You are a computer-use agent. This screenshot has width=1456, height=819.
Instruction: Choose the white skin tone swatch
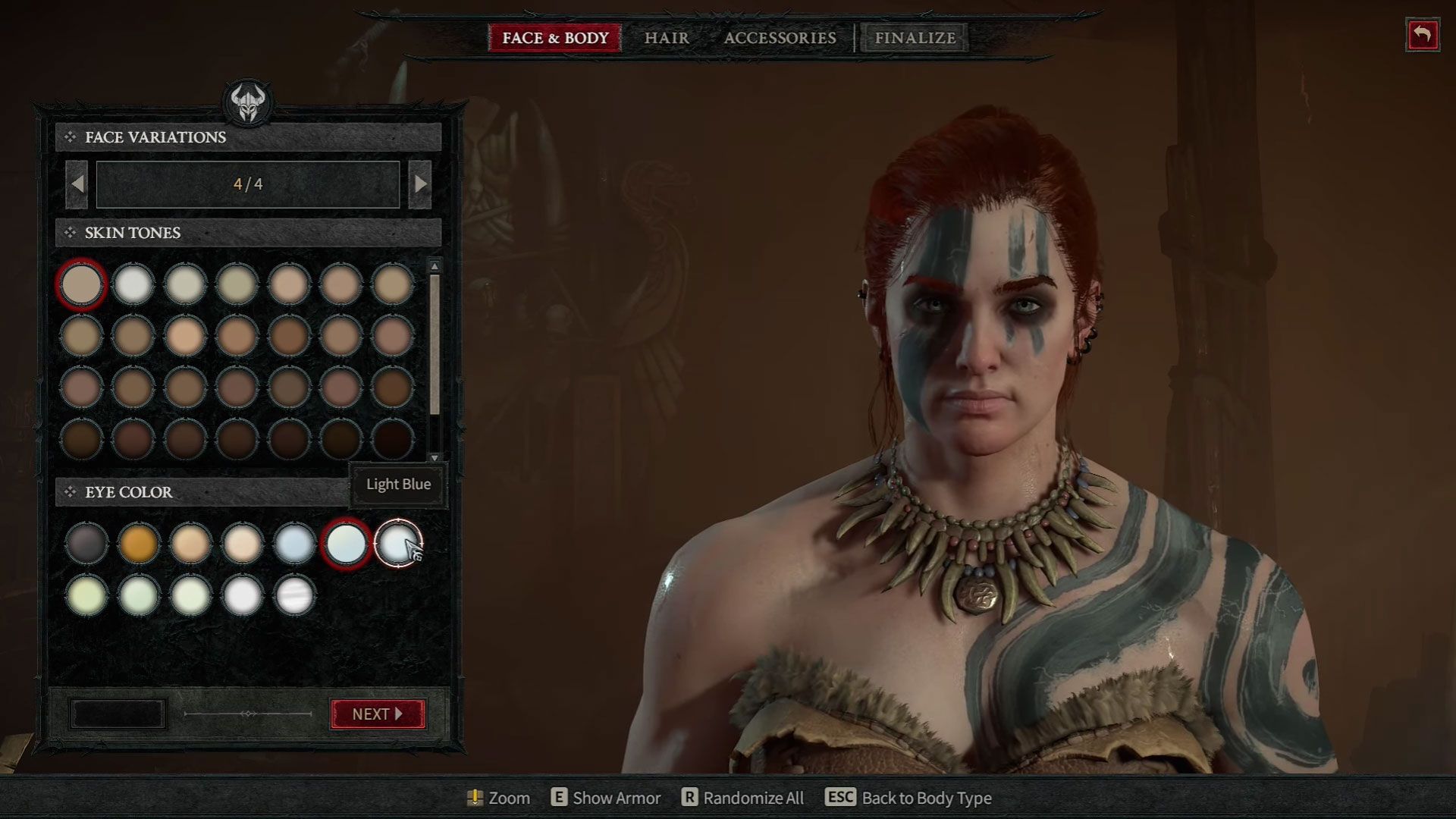click(133, 284)
